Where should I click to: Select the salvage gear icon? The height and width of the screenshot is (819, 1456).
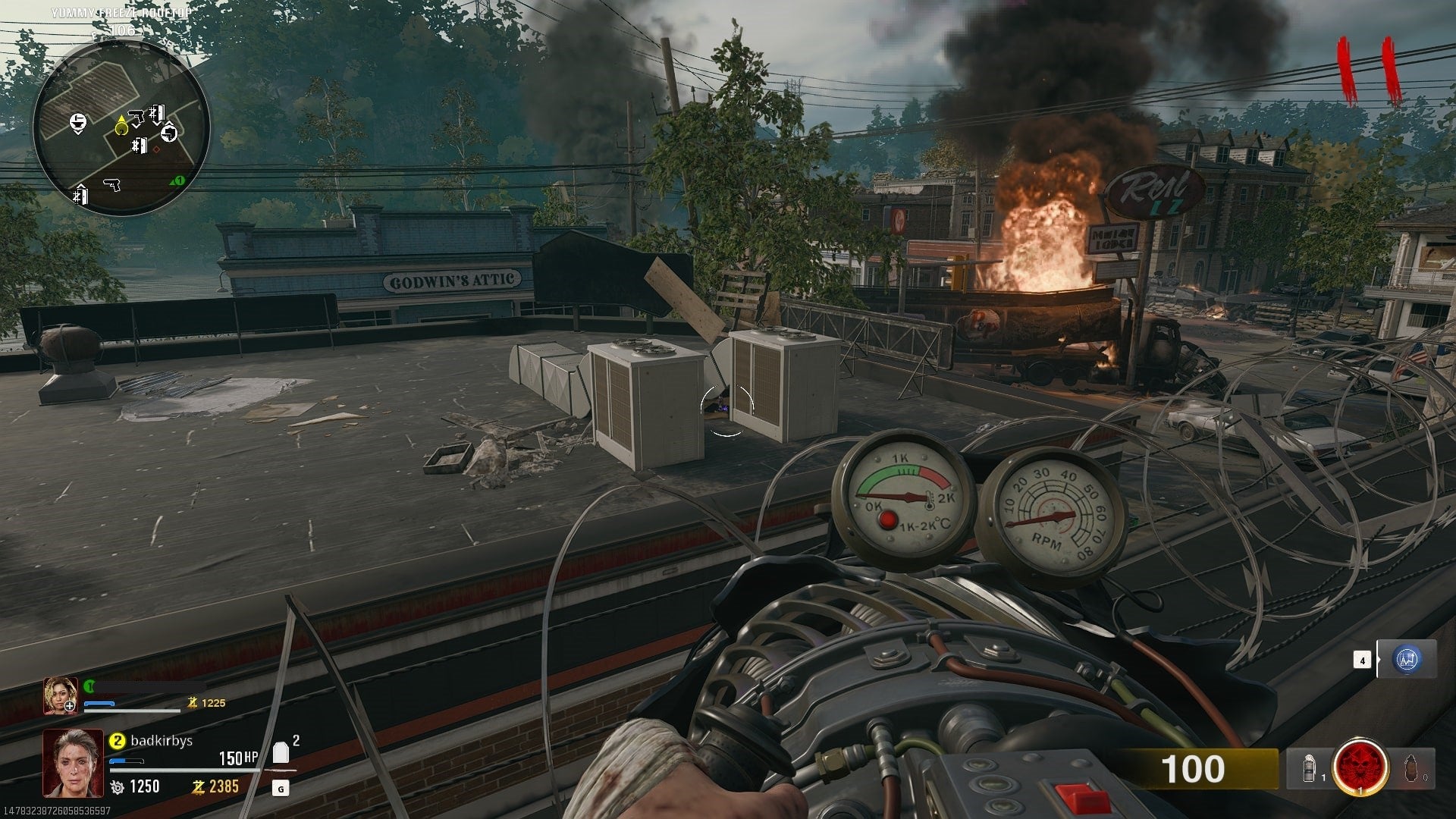(117, 786)
